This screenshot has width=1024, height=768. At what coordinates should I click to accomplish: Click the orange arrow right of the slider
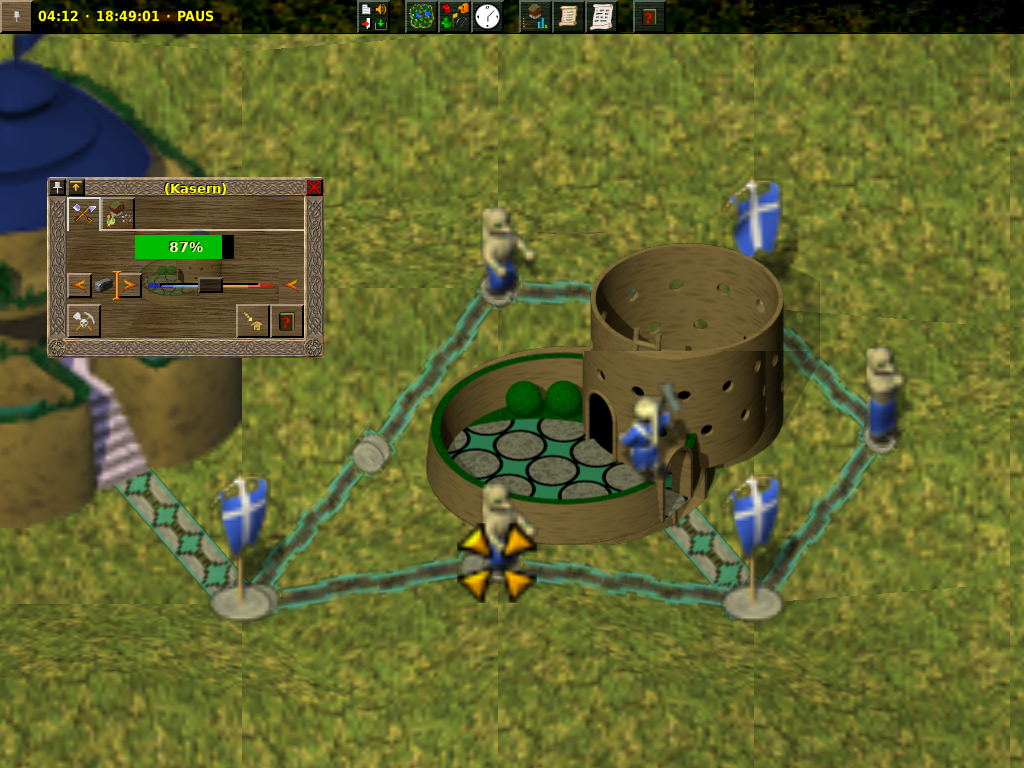click(x=292, y=285)
